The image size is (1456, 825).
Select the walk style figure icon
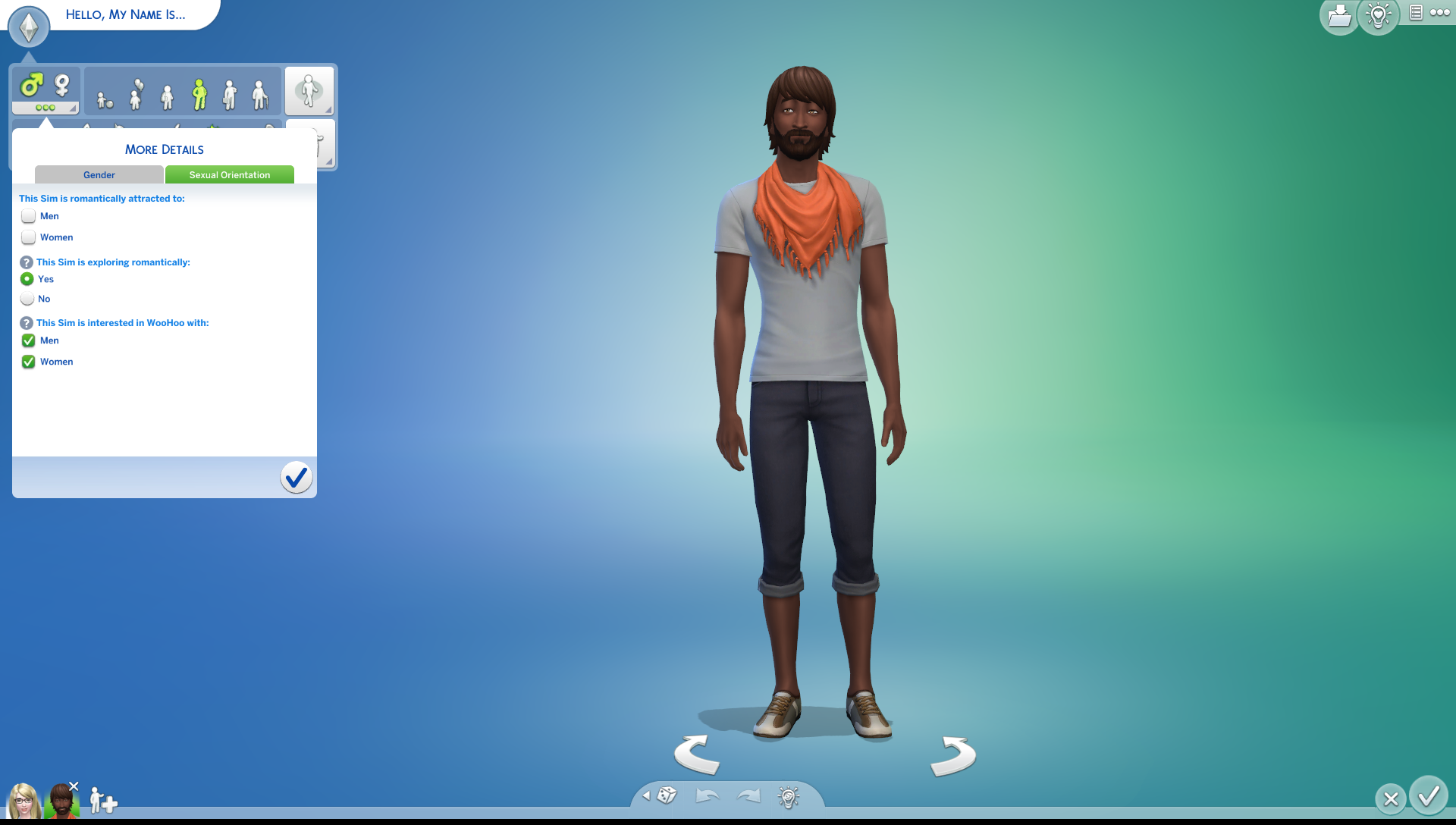[309, 91]
